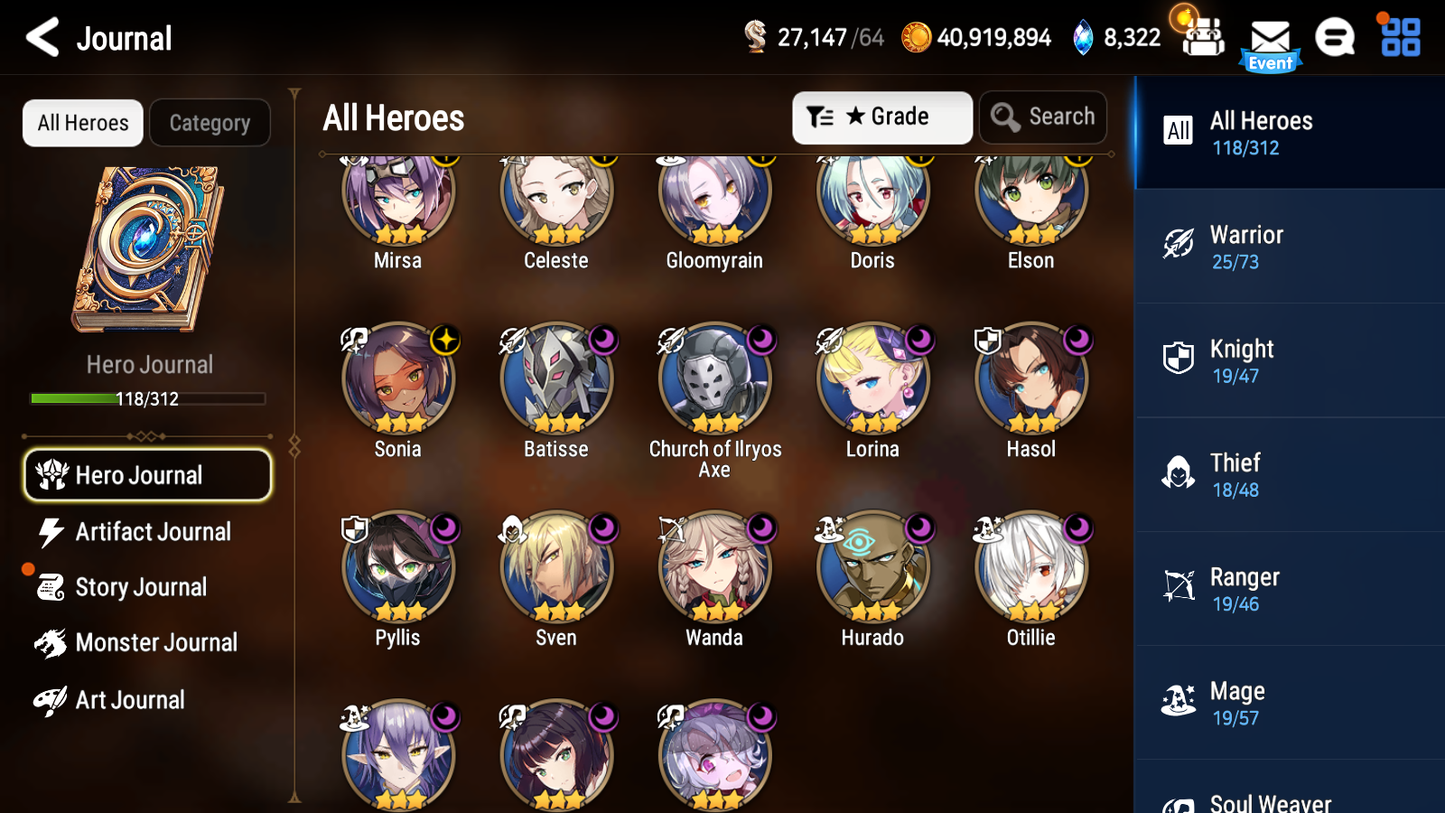Viewport: 1445px width, 813px height.
Task: Open the Search function
Action: pyautogui.click(x=1043, y=116)
